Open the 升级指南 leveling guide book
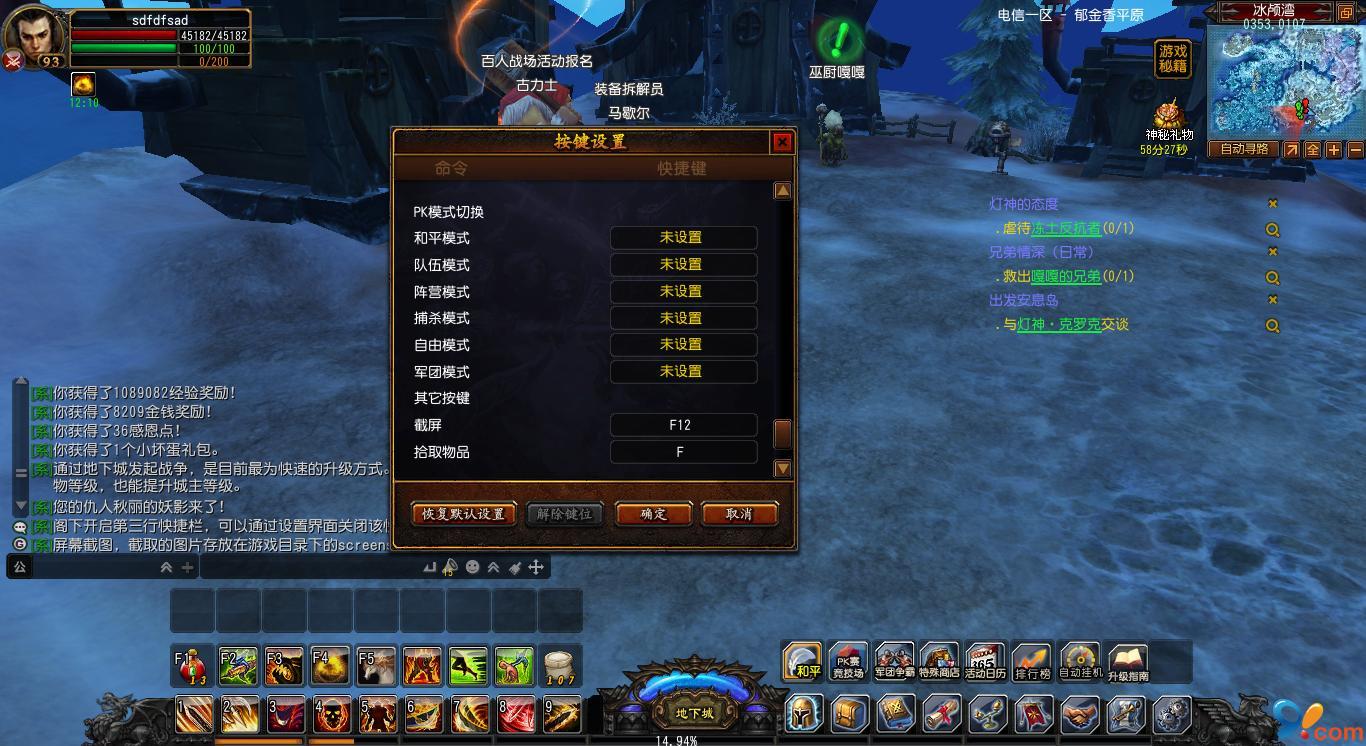The width and height of the screenshot is (1366, 746). (1127, 661)
